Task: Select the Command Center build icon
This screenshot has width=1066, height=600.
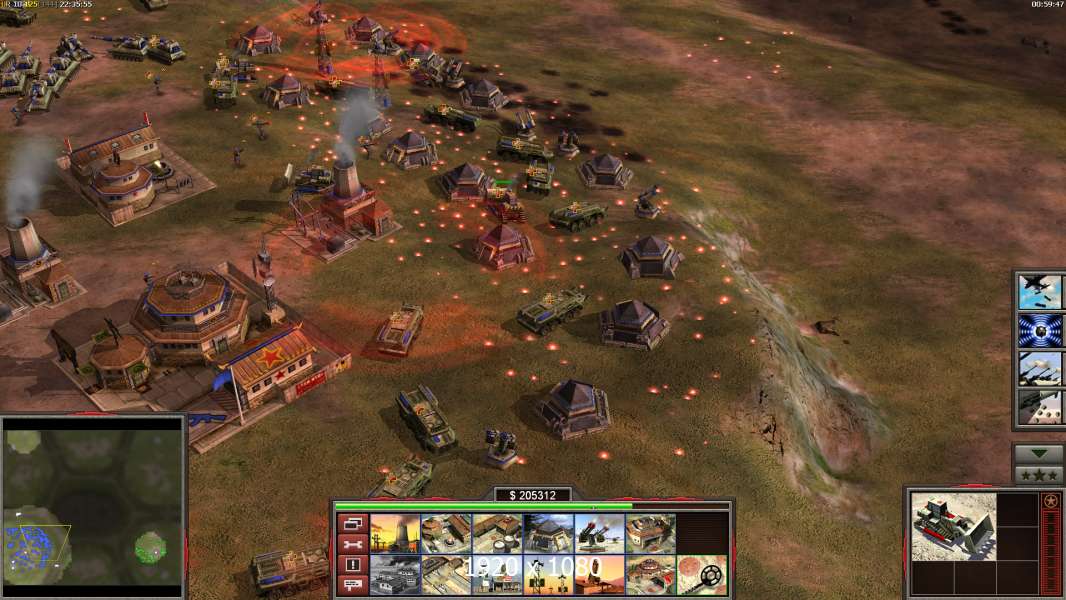Action: 650,574
